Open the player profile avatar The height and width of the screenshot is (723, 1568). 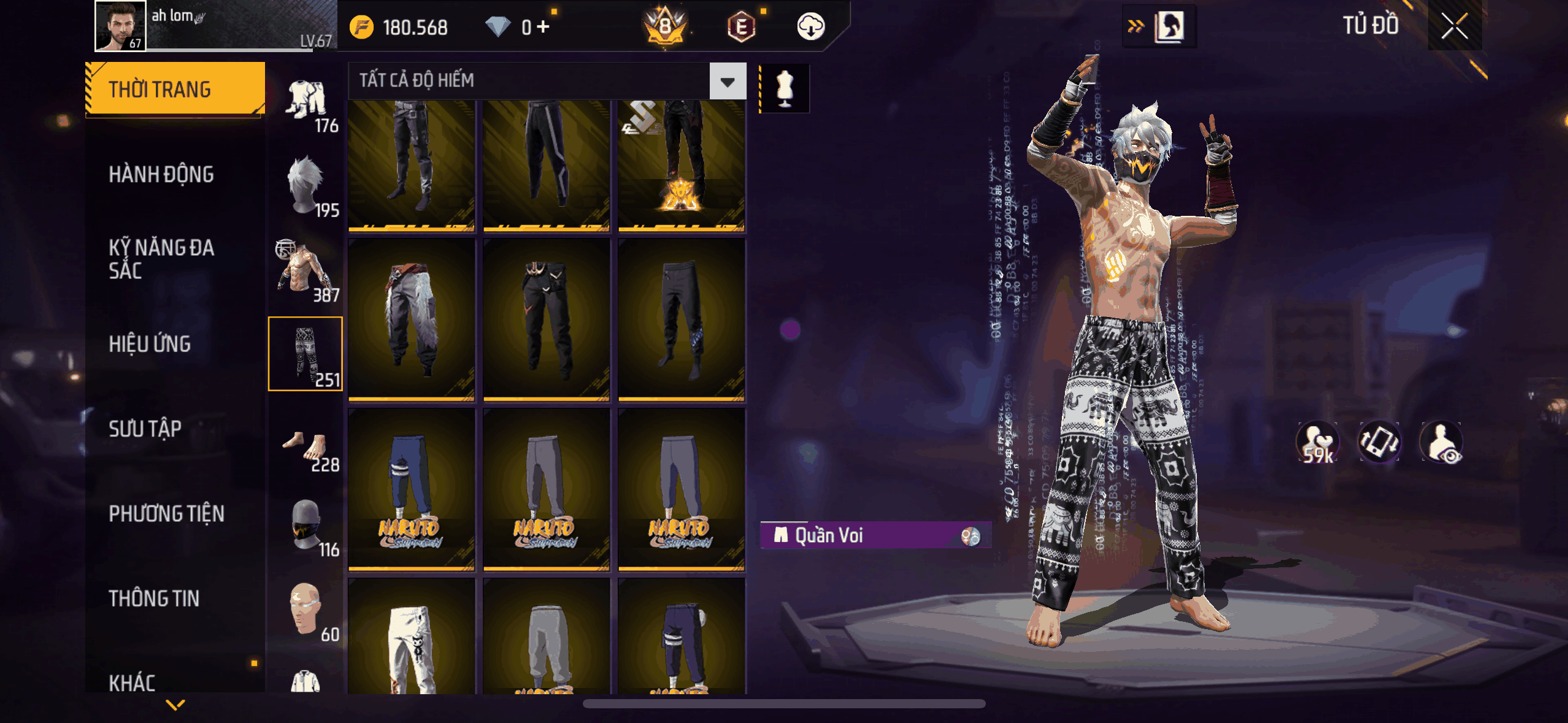[120, 26]
